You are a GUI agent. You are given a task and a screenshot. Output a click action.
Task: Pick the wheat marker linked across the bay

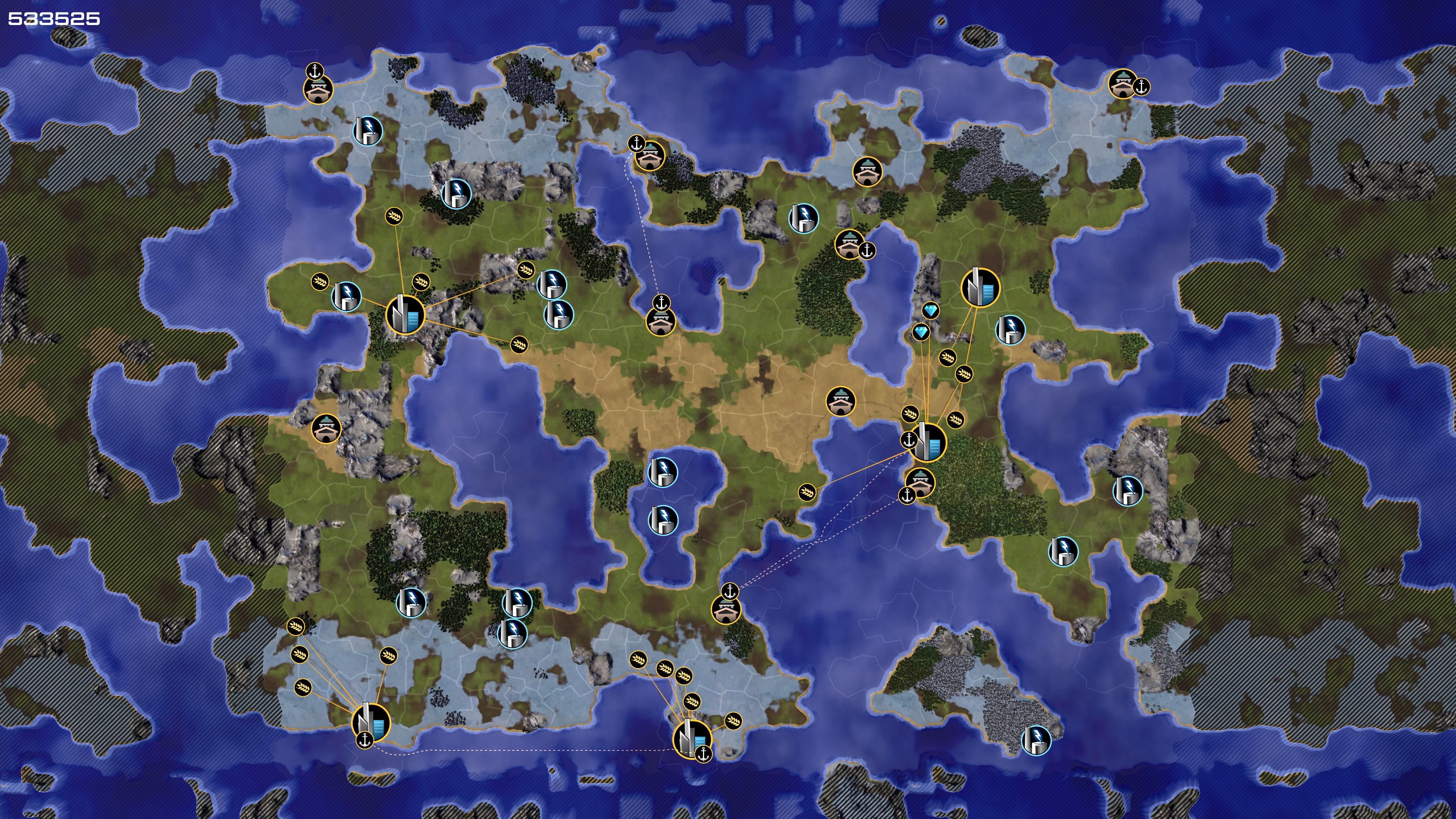coord(806,492)
